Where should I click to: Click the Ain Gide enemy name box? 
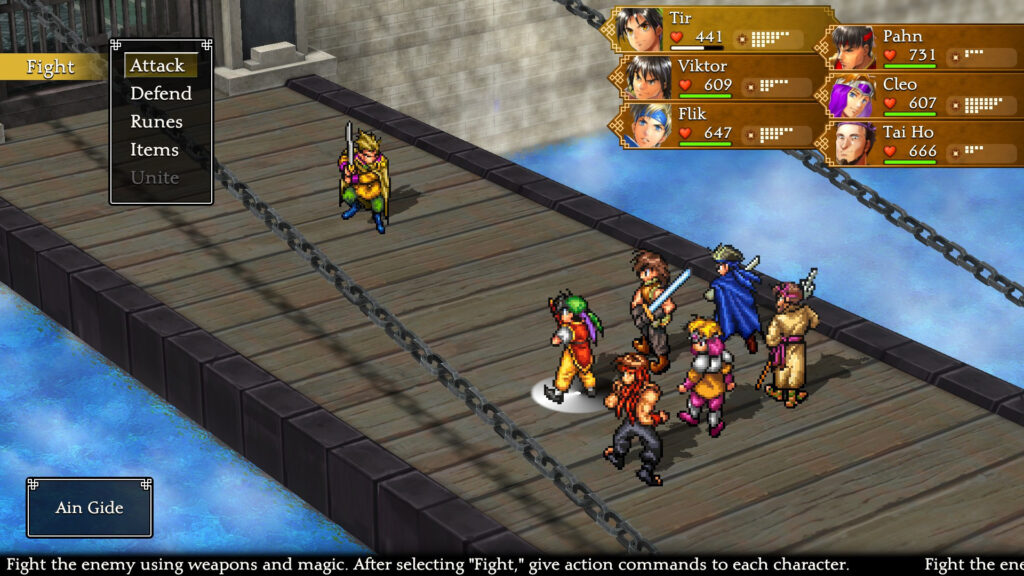[90, 507]
